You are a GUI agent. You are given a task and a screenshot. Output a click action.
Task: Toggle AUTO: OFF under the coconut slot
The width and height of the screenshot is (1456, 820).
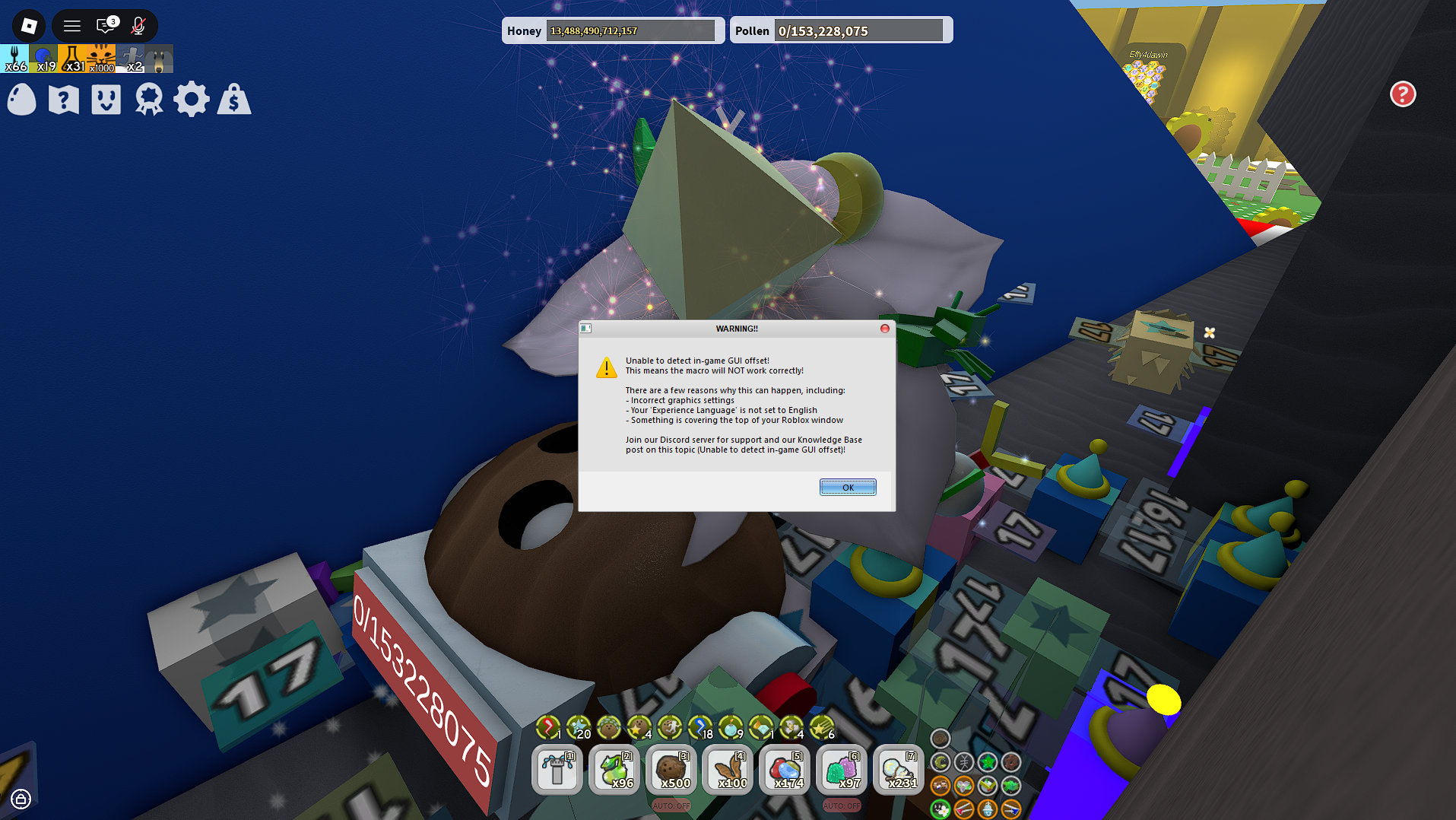point(671,806)
